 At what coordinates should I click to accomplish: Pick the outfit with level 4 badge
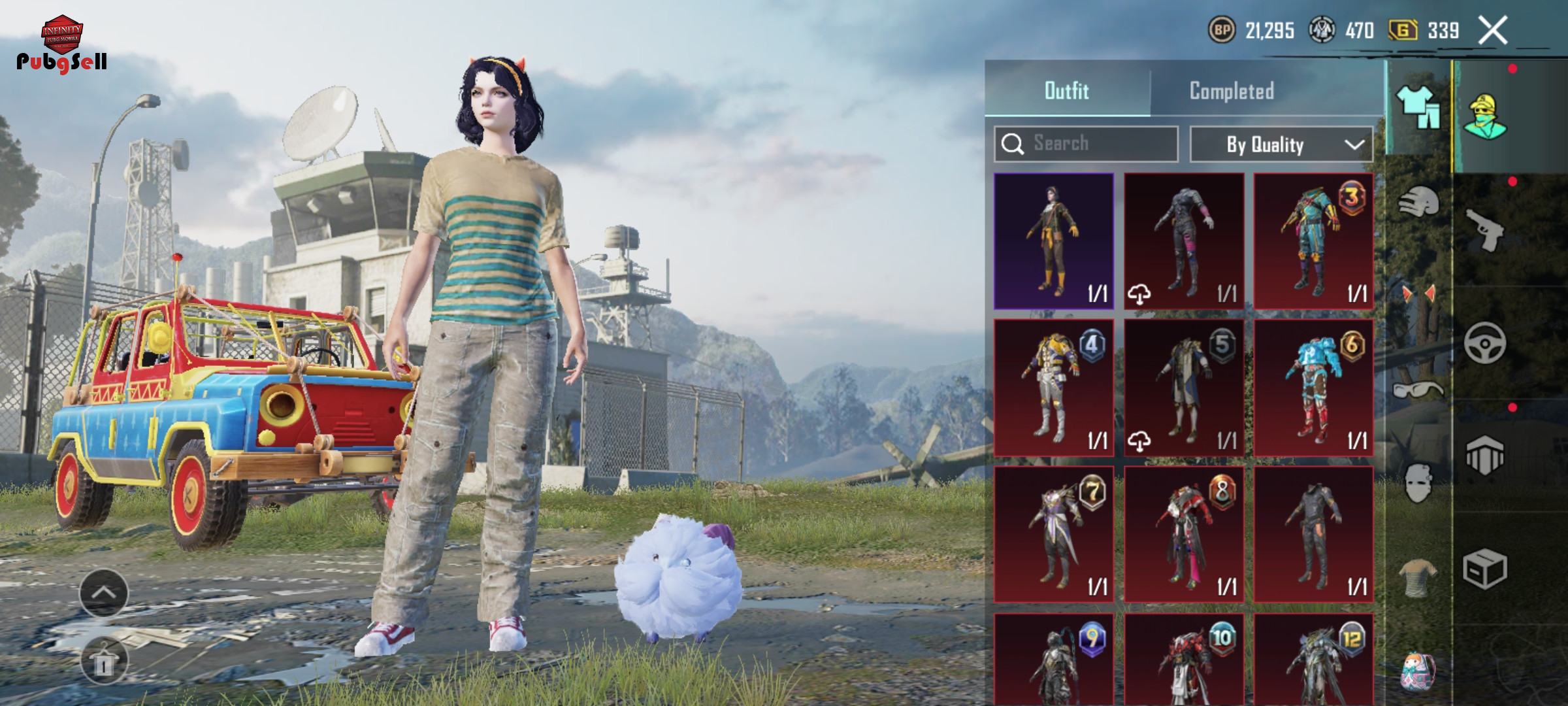1053,388
